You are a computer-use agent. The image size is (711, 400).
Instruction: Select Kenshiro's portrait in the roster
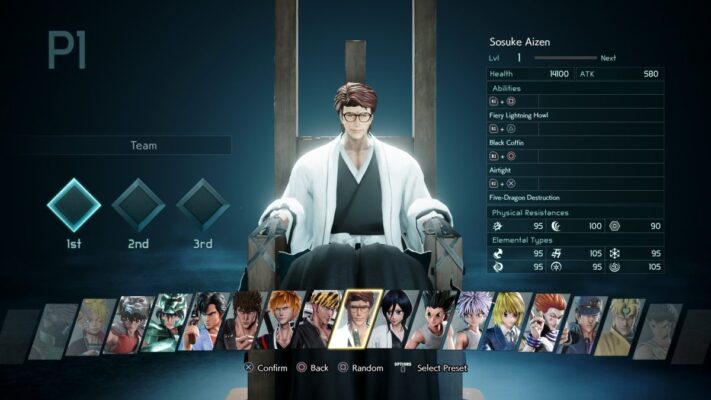(245, 325)
